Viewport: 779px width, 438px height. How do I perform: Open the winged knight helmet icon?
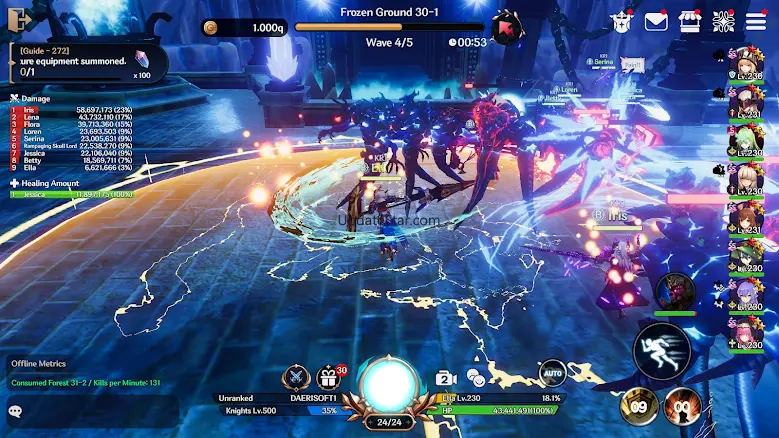pyautogui.click(x=623, y=21)
